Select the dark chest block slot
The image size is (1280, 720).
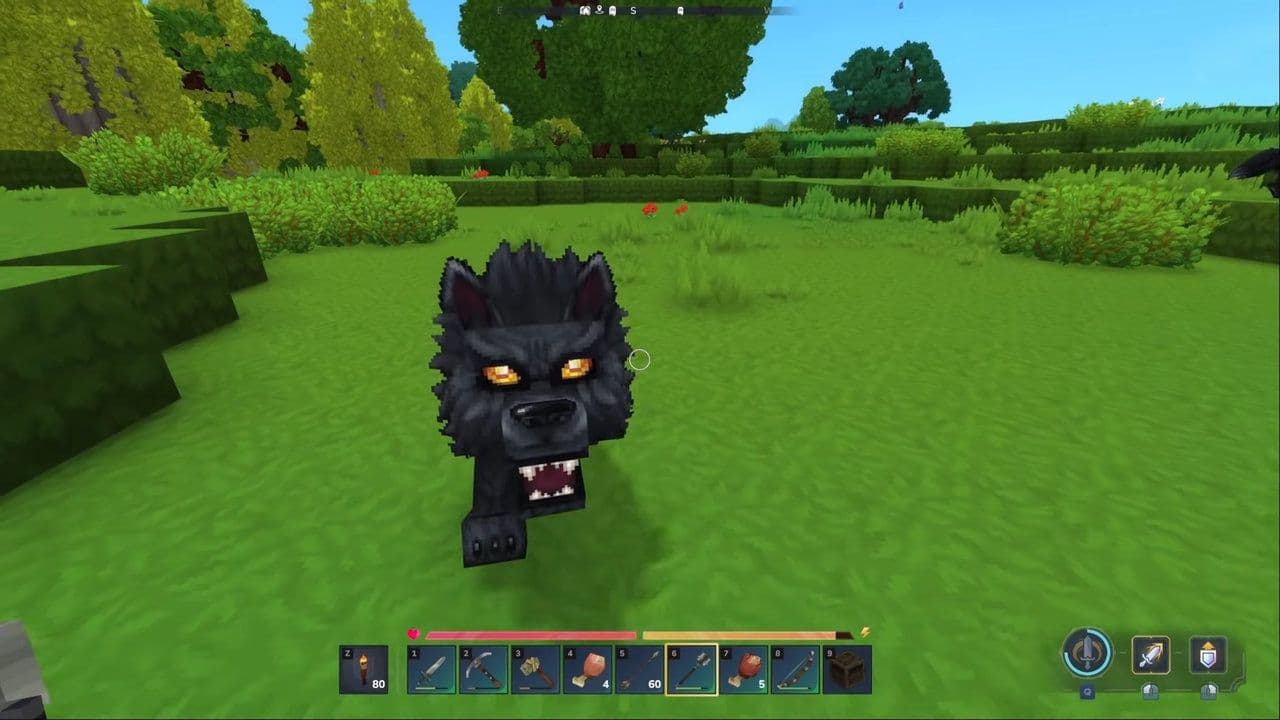pyautogui.click(x=847, y=669)
